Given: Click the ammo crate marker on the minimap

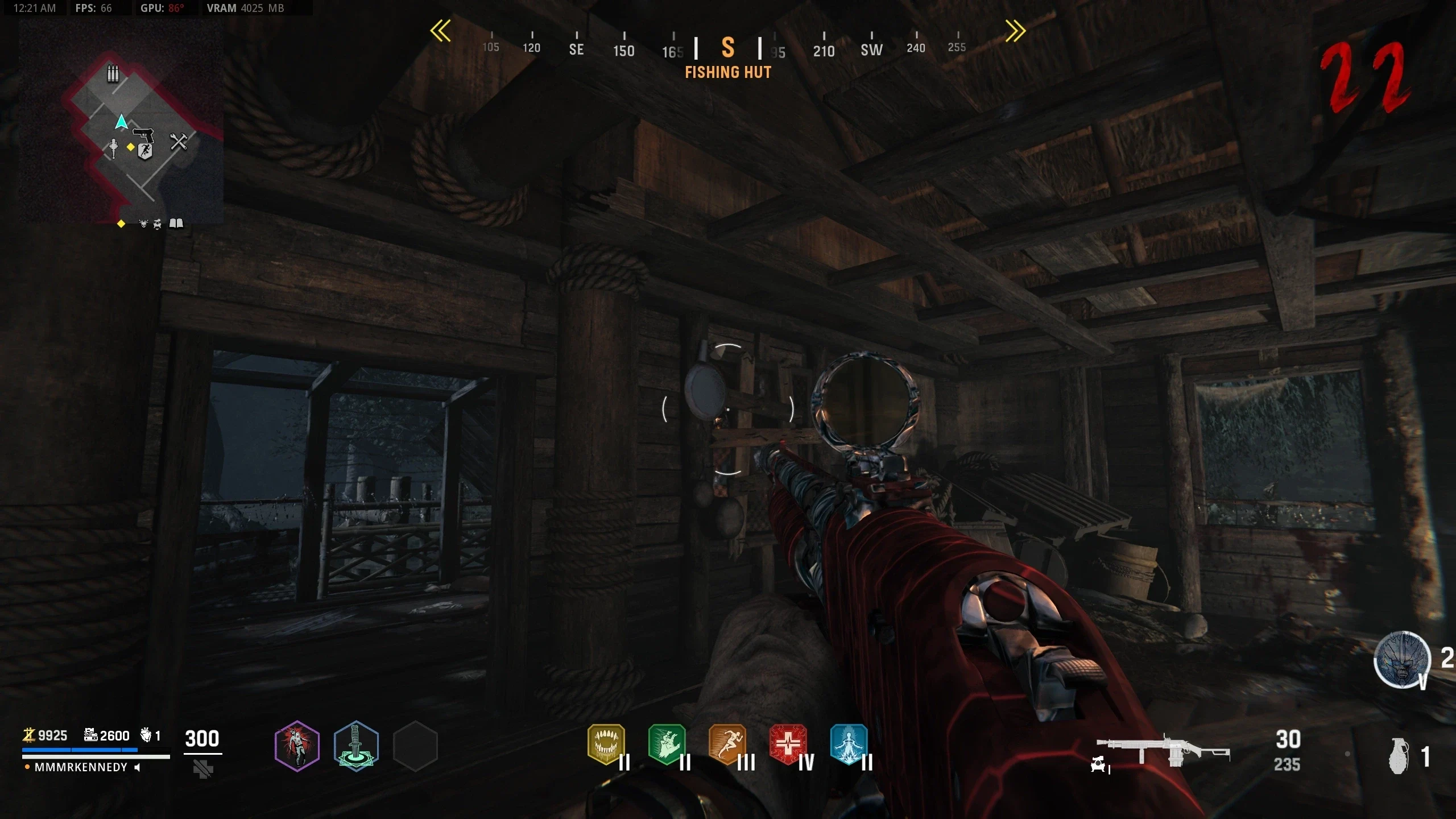Looking at the screenshot, I should [113, 73].
